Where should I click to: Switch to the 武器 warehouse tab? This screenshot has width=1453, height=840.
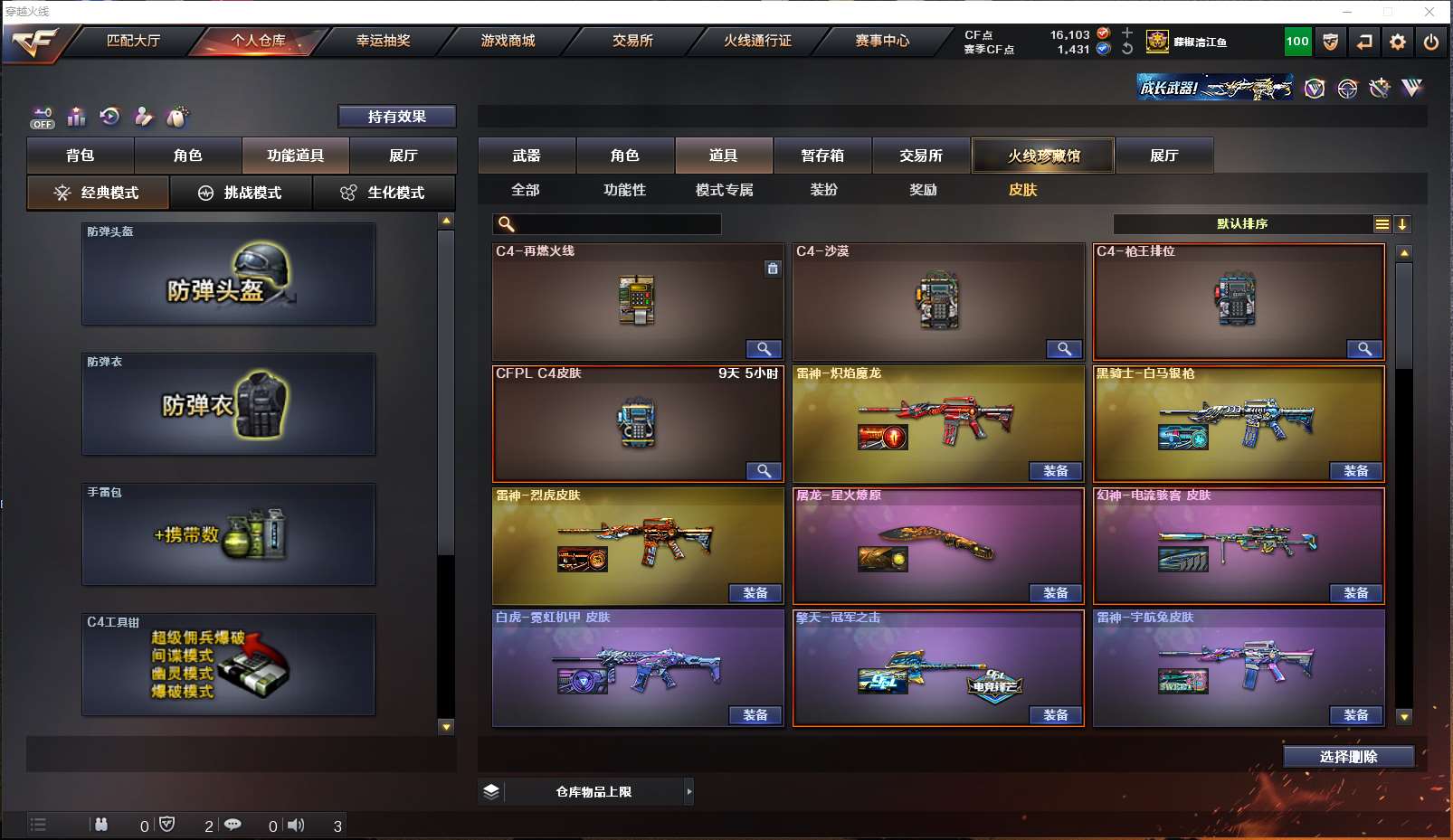[x=527, y=156]
